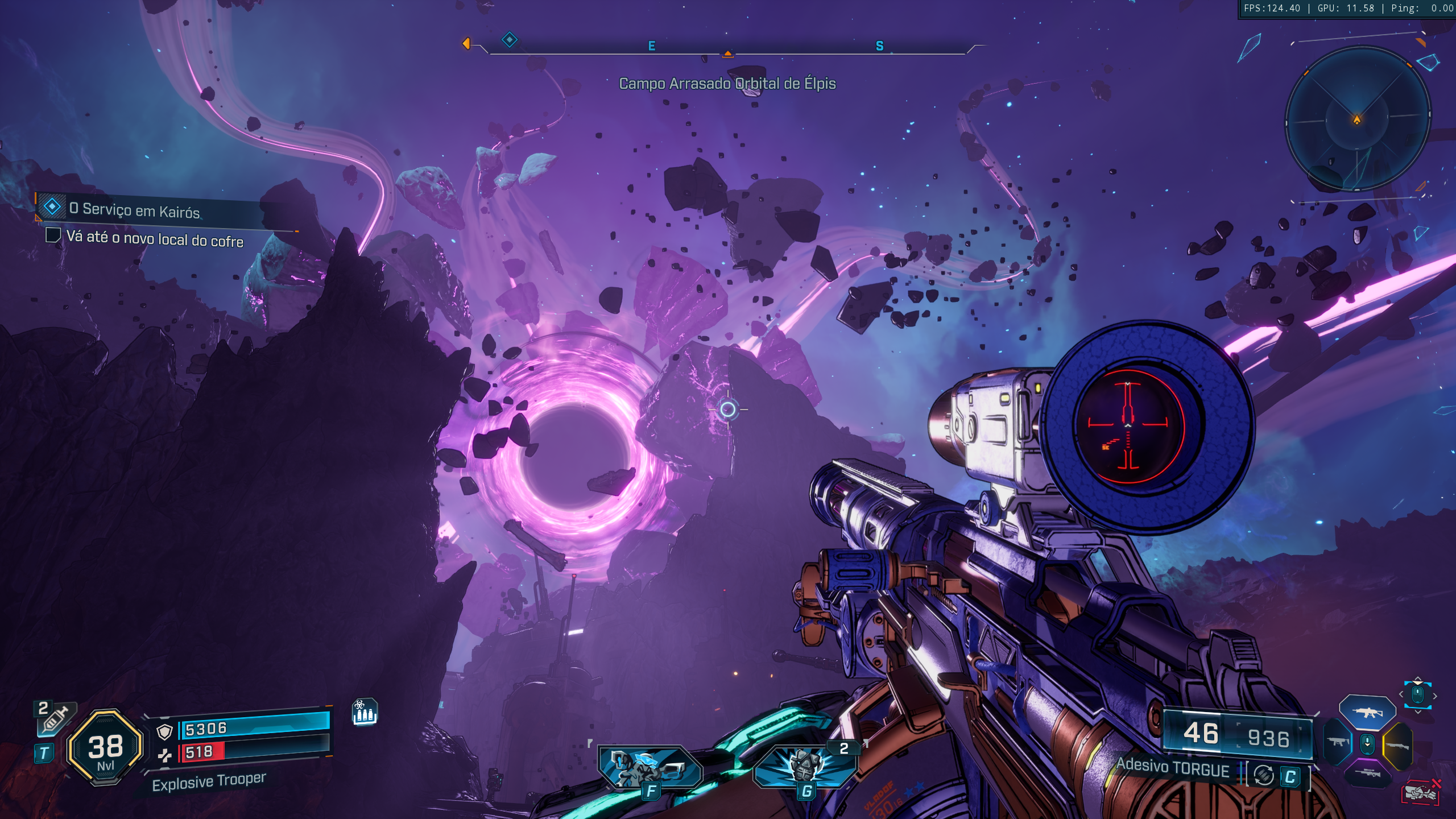Choose the submachine gun weapon slot
The image size is (1456, 819).
tap(1337, 742)
